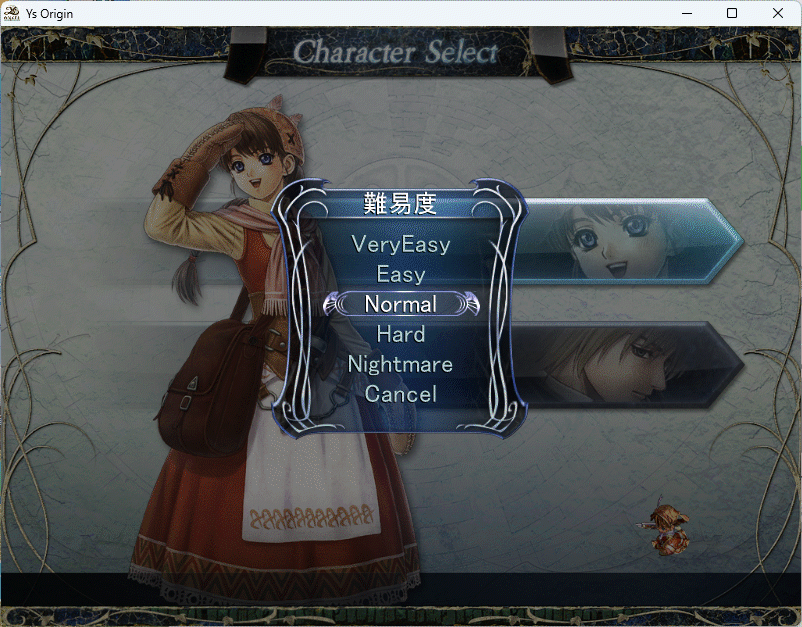Image resolution: width=802 pixels, height=627 pixels.
Task: Pick Normal difficulty
Action: click(401, 304)
